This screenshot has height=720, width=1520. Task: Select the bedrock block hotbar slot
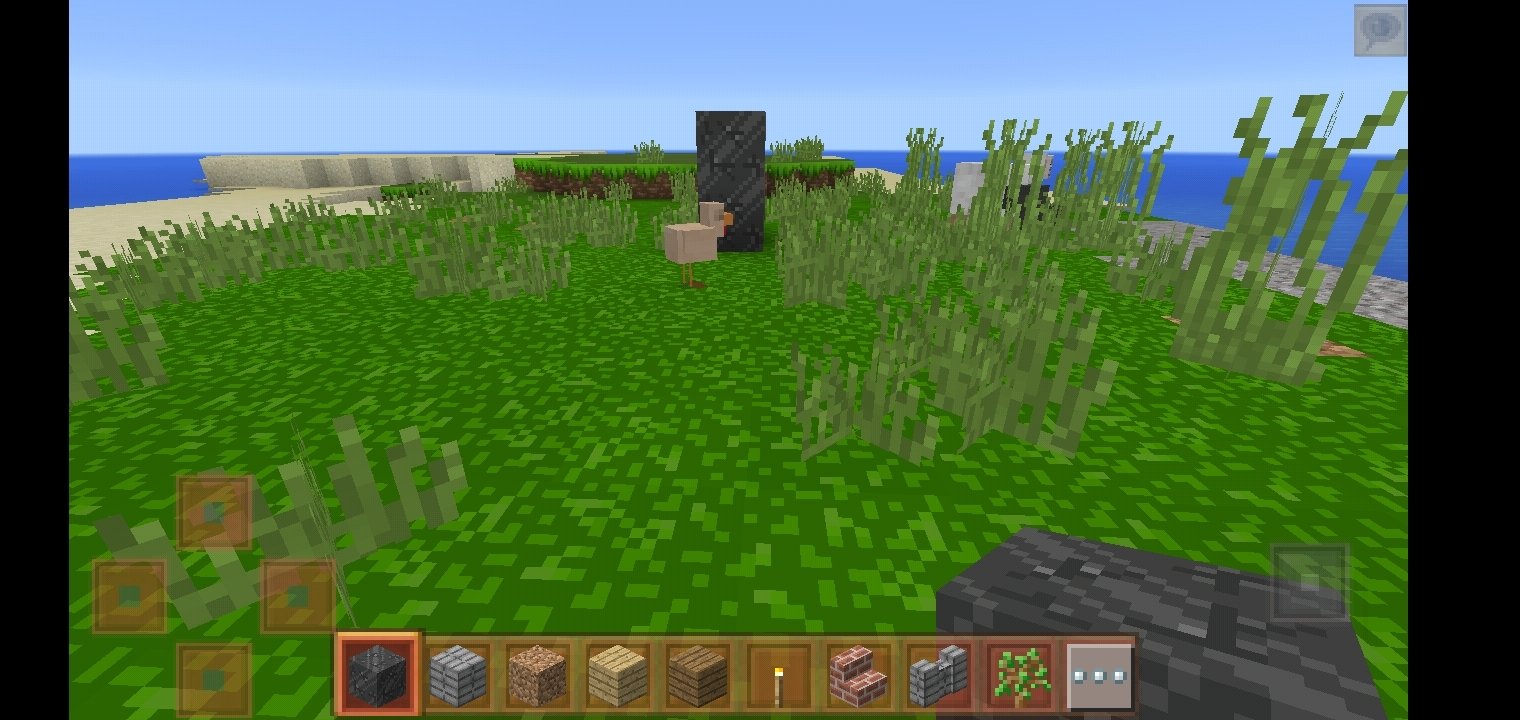pyautogui.click(x=378, y=674)
